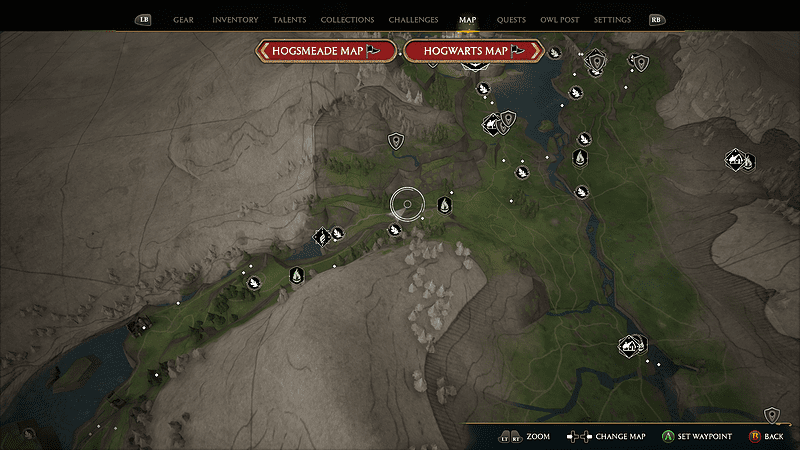This screenshot has height=450, width=800.
Task: Open the Gear tab
Action: pyautogui.click(x=183, y=20)
